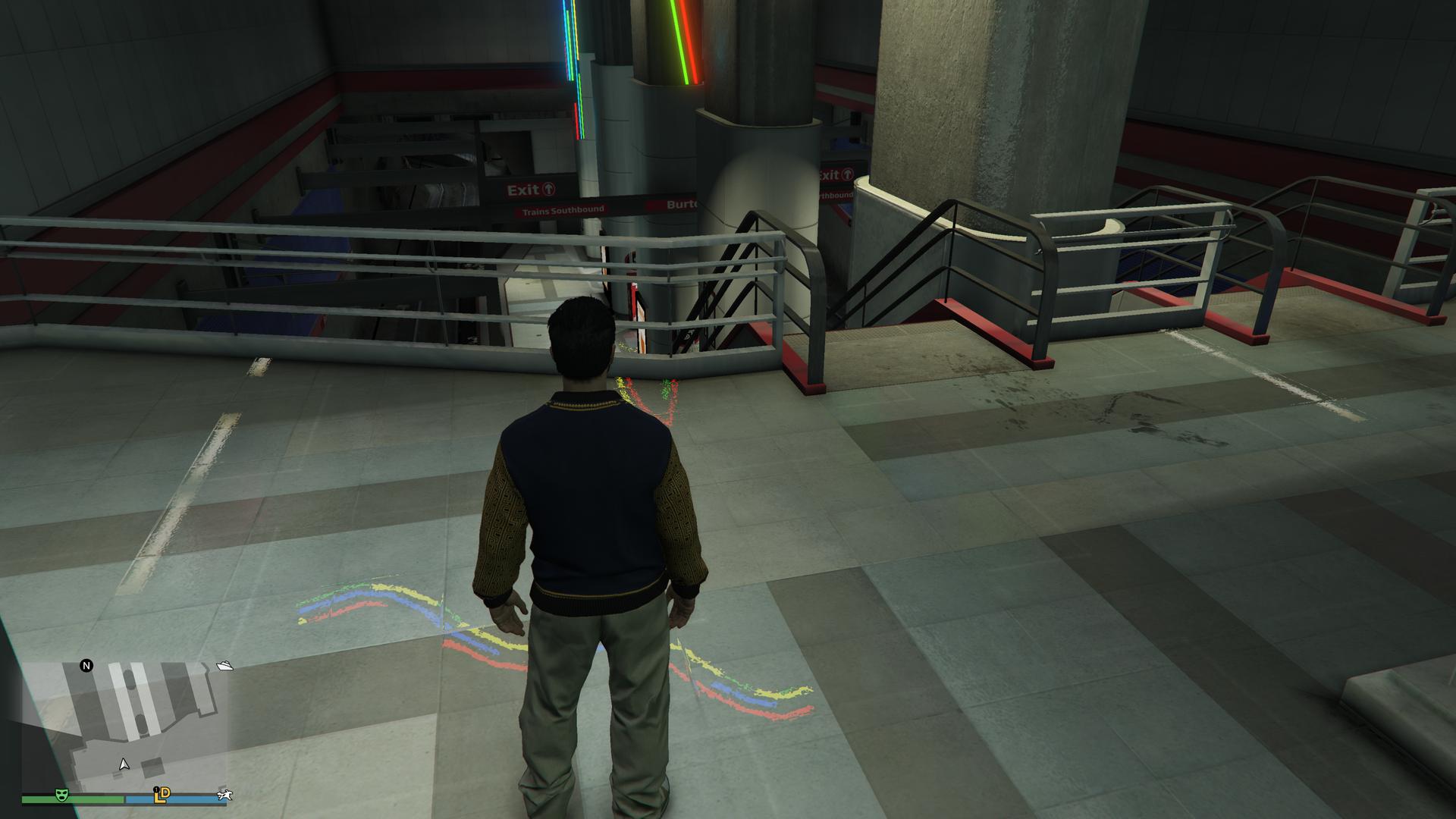Viewport: 1456px width, 819px height.
Task: Click the player arrow on the minimap
Action: point(124,764)
